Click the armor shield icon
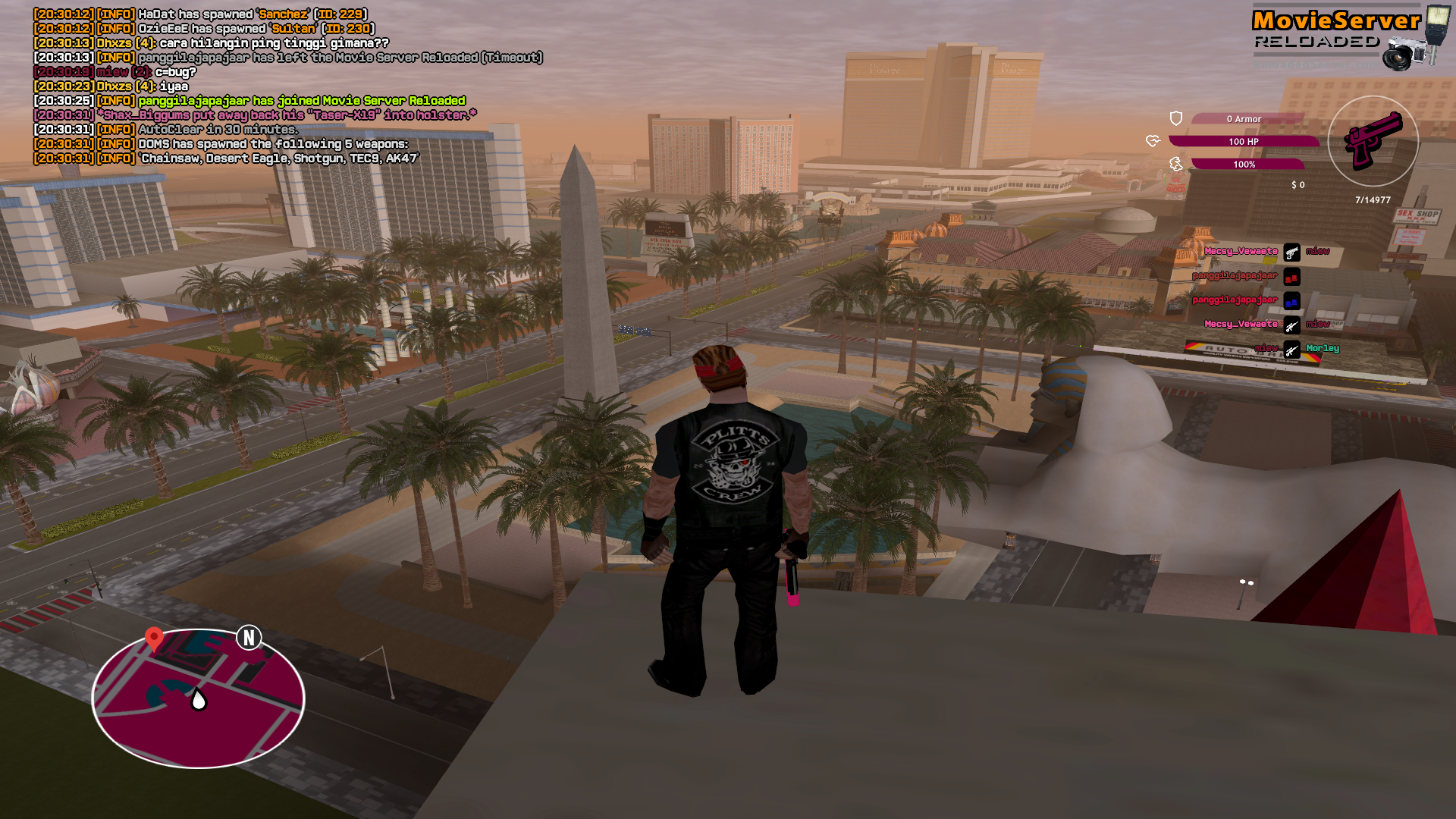The image size is (1456, 819). pyautogui.click(x=1176, y=118)
